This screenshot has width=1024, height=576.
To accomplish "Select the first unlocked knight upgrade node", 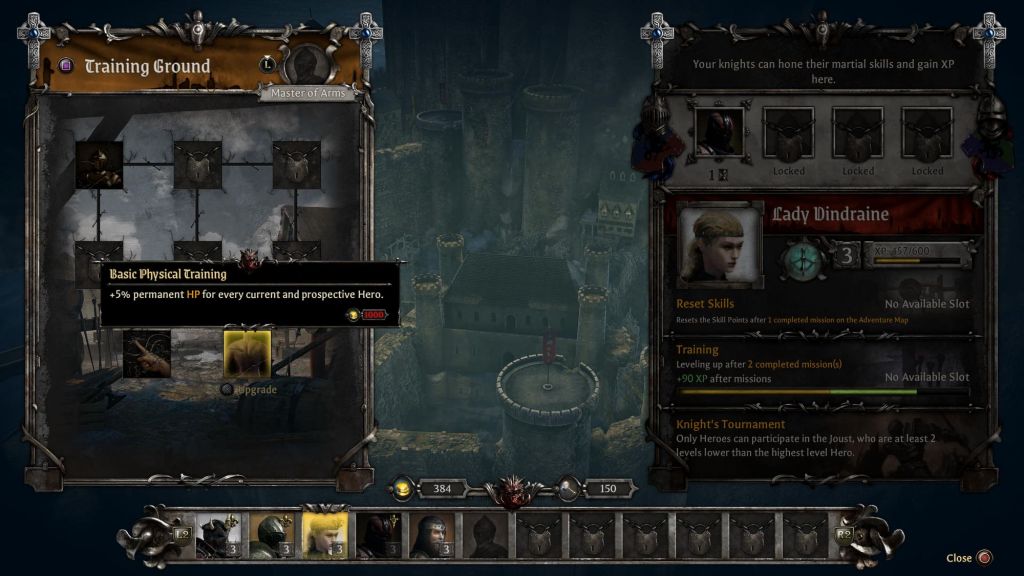I will tap(99, 165).
